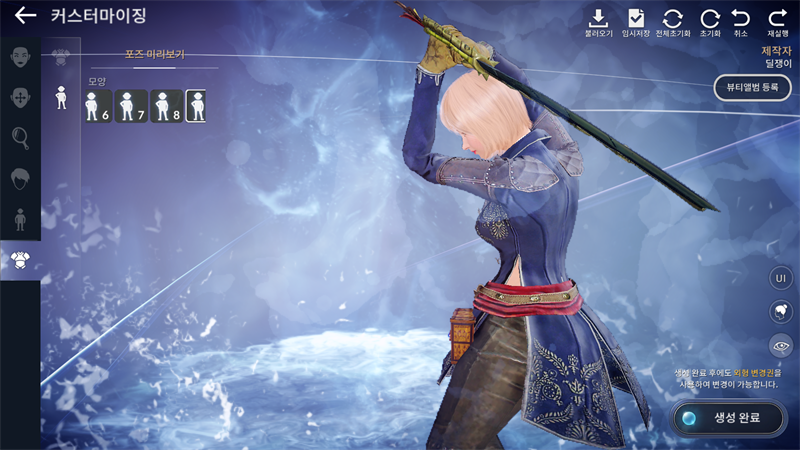Image resolution: width=800 pixels, height=450 pixels.
Task: Redo the change with 재실행
Action: (x=777, y=23)
